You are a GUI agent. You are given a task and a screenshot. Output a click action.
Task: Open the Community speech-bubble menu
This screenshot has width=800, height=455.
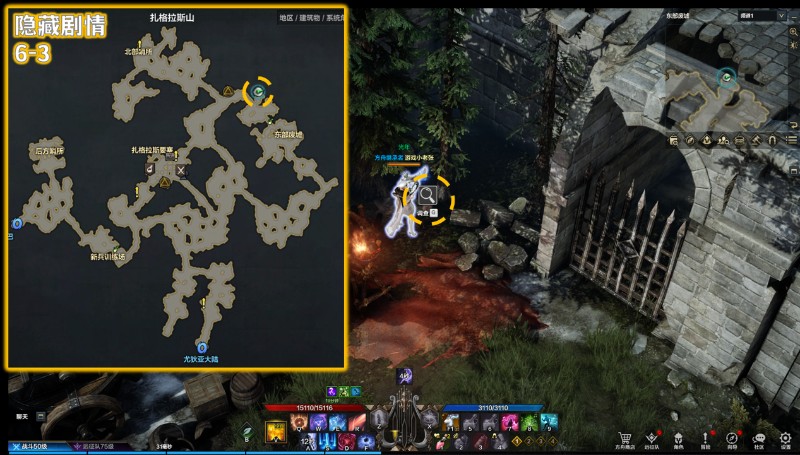759,438
